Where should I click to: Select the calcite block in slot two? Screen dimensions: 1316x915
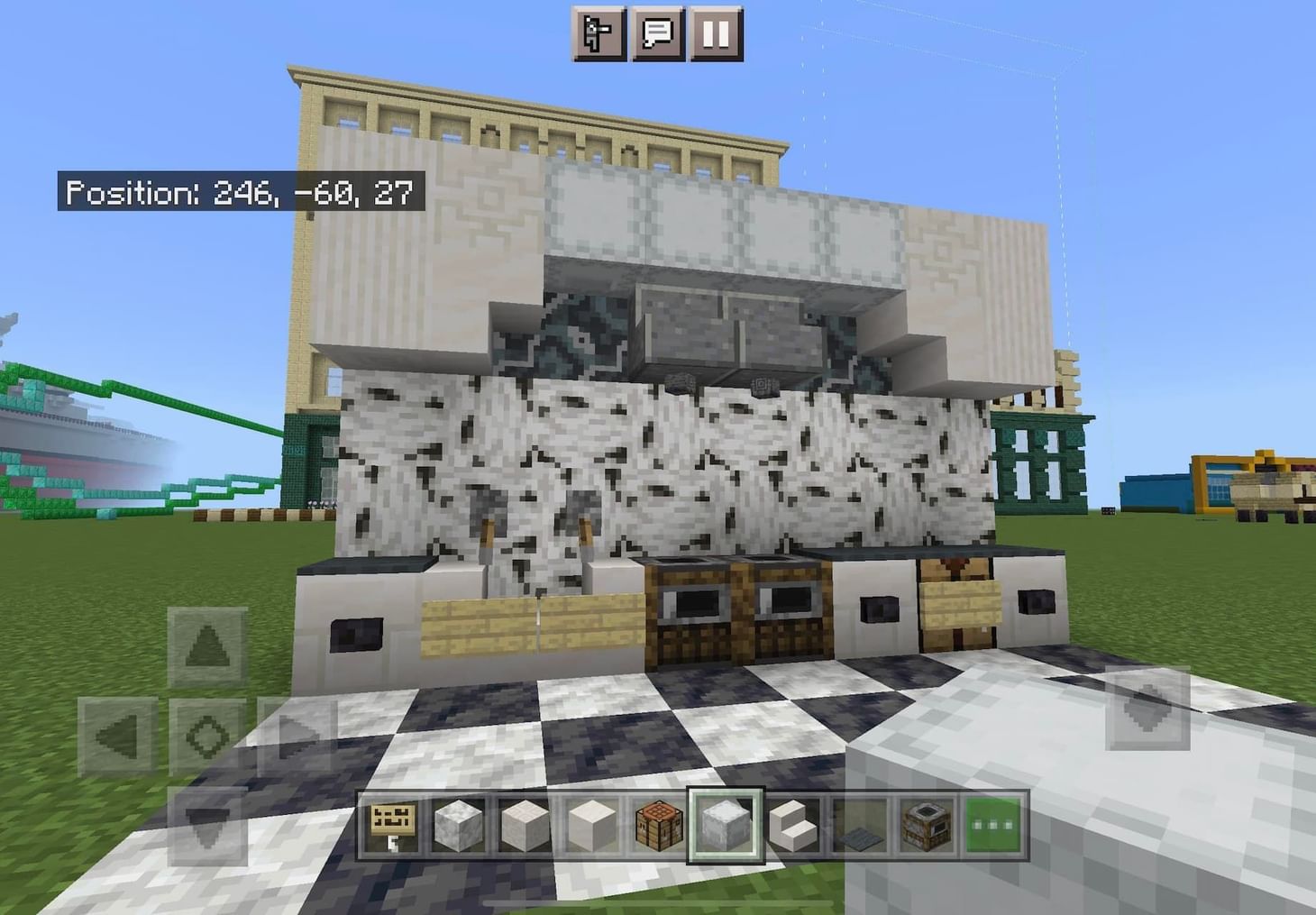(458, 825)
